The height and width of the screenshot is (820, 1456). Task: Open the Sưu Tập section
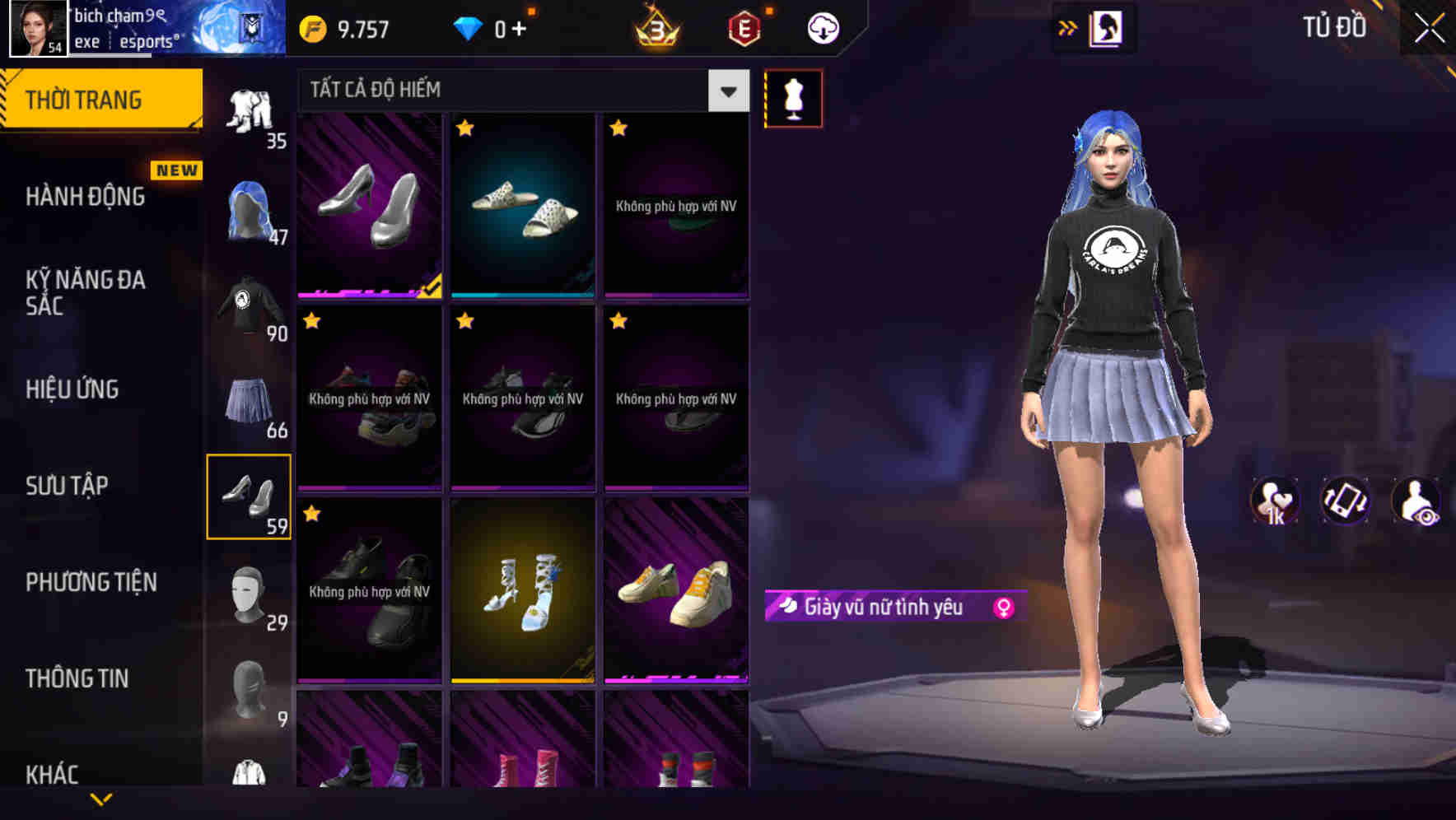(x=66, y=486)
